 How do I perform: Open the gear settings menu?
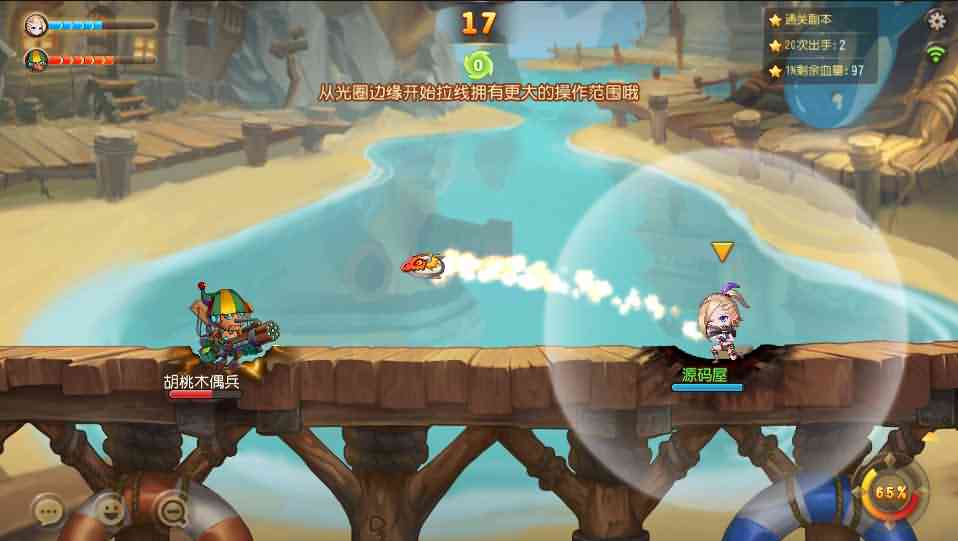pos(936,20)
